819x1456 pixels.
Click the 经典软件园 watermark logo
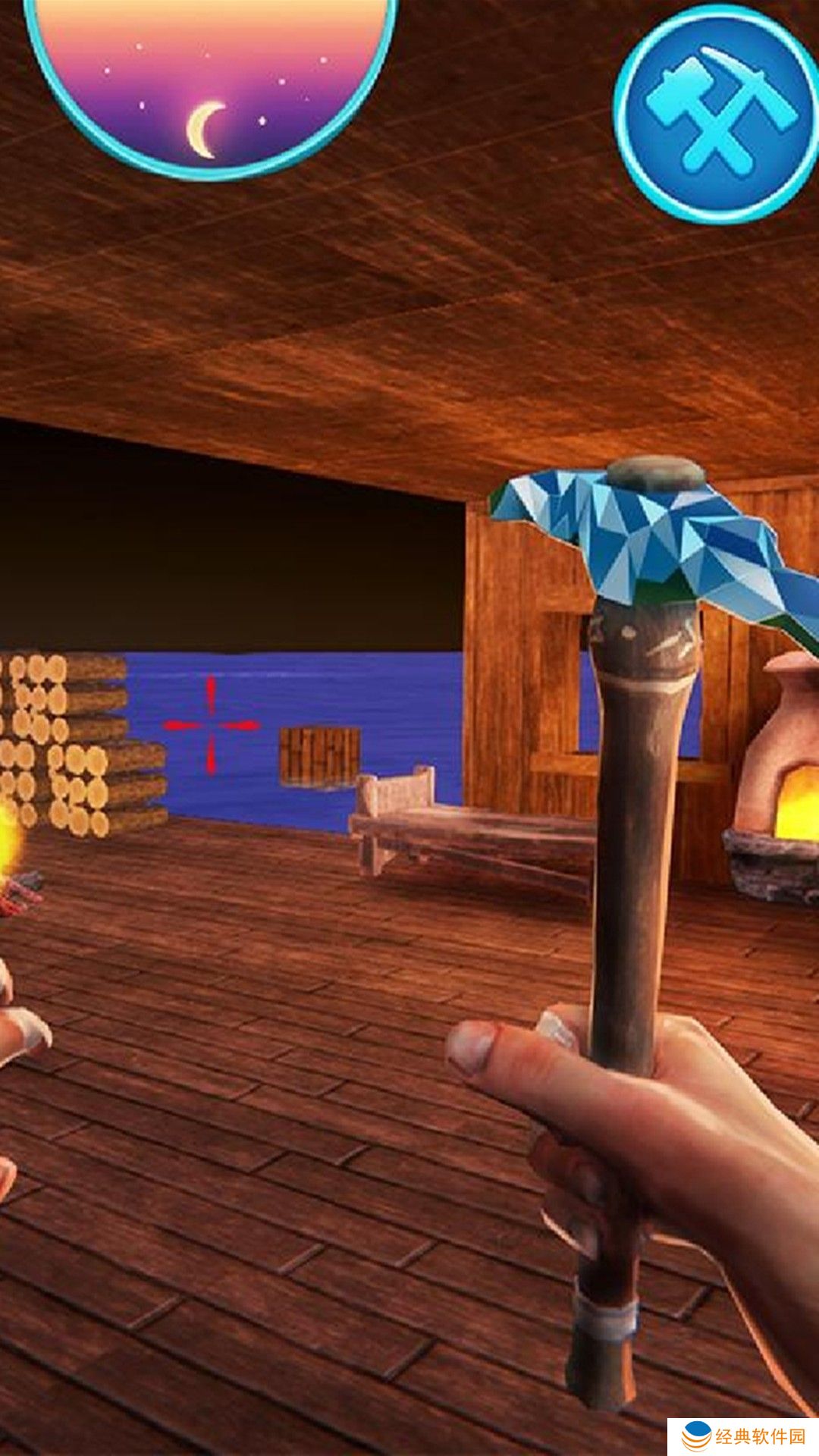pos(742,1436)
